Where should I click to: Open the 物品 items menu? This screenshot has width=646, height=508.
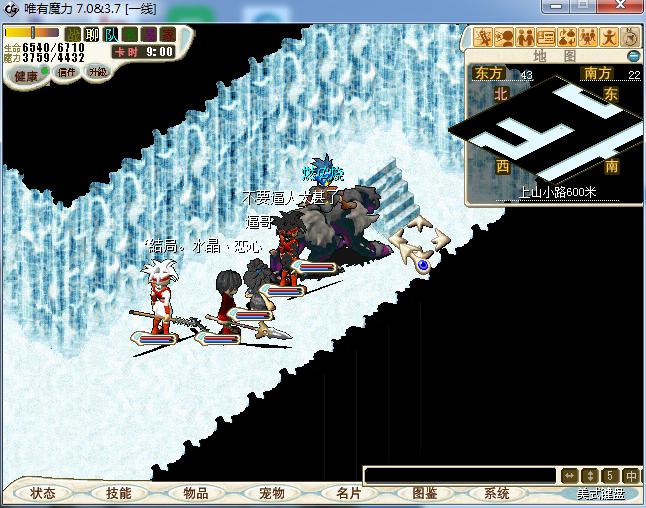tap(196, 493)
